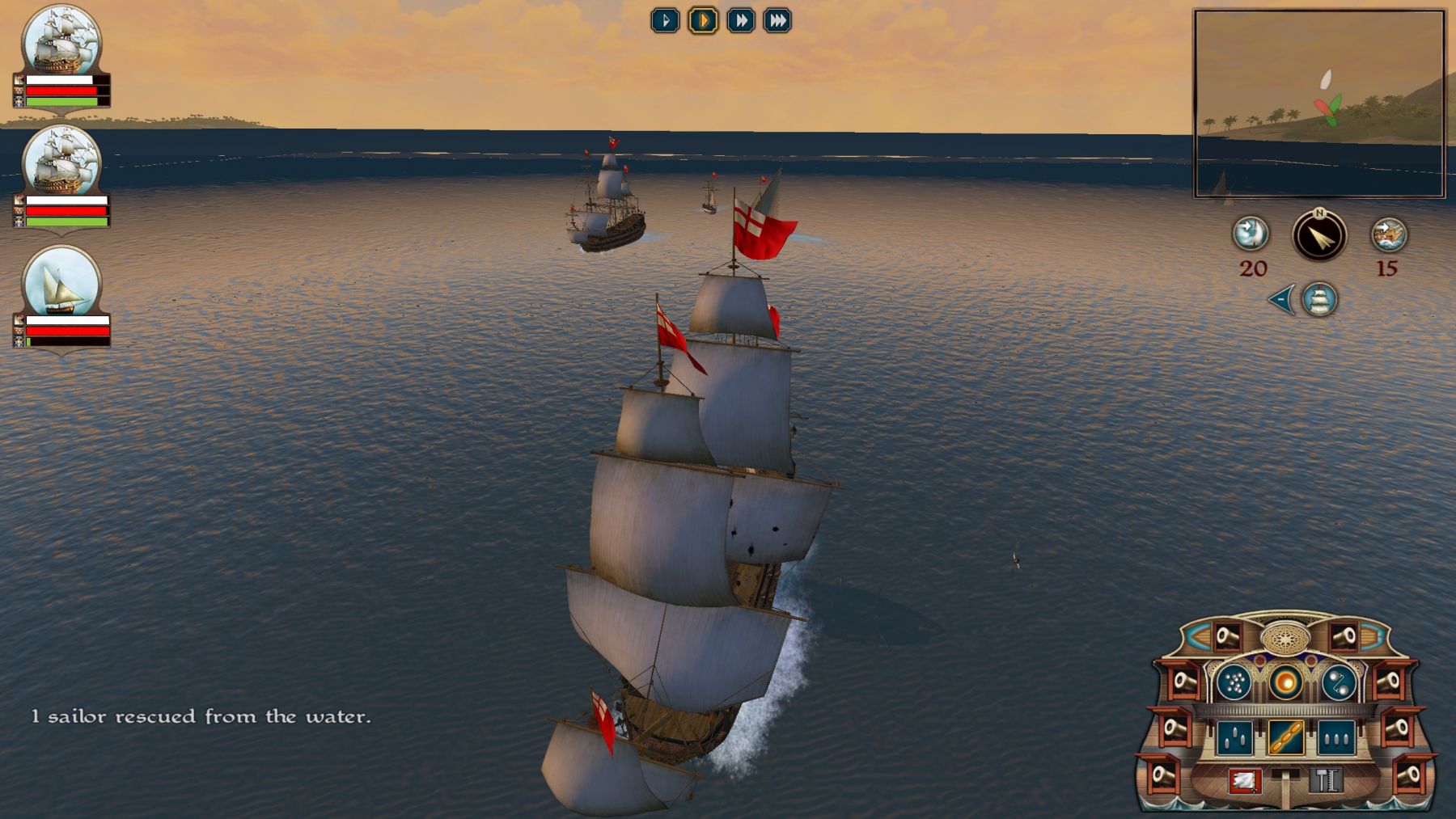
Task: Click the wind sail icon above 20
Action: click(1251, 234)
